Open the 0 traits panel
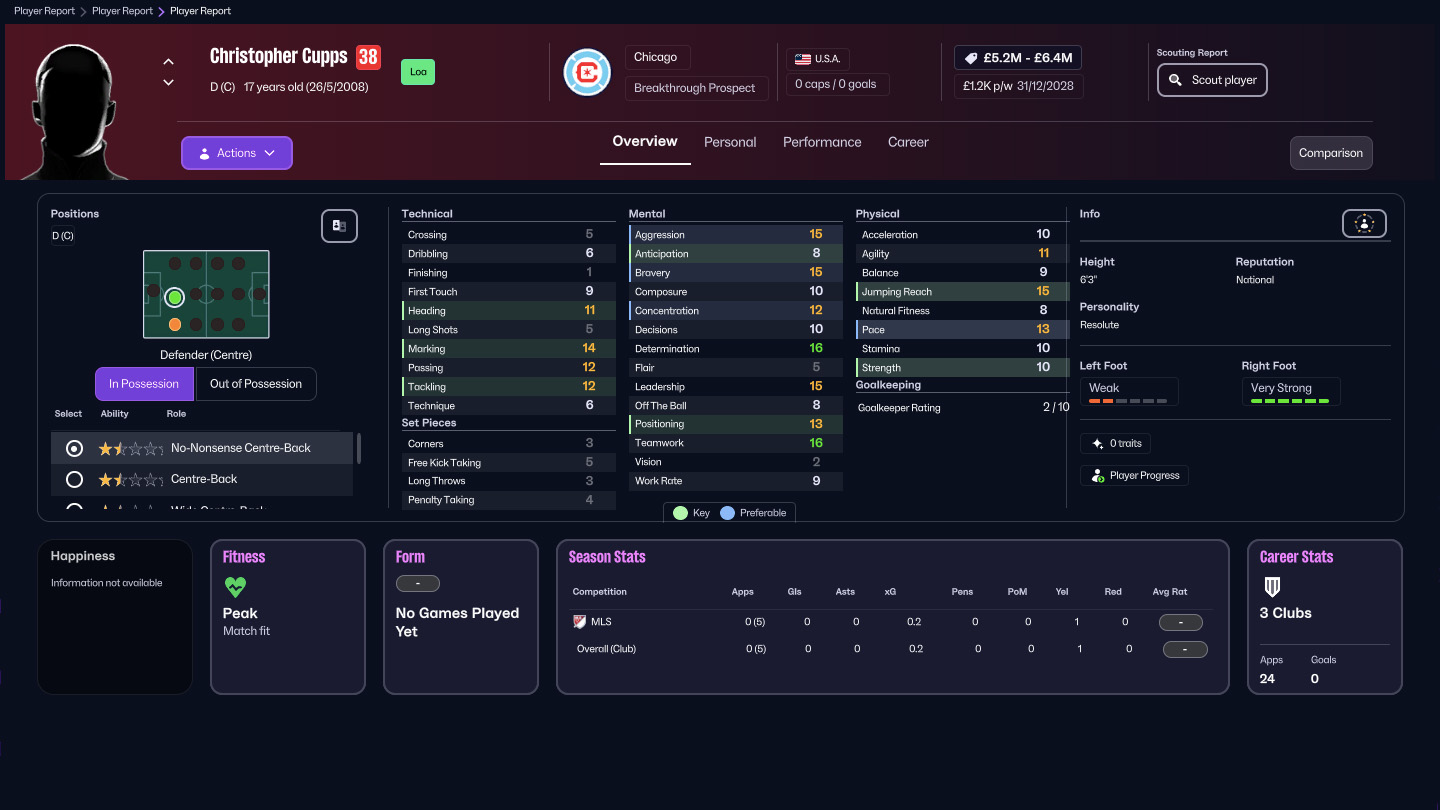1440x810 pixels. pos(1115,443)
